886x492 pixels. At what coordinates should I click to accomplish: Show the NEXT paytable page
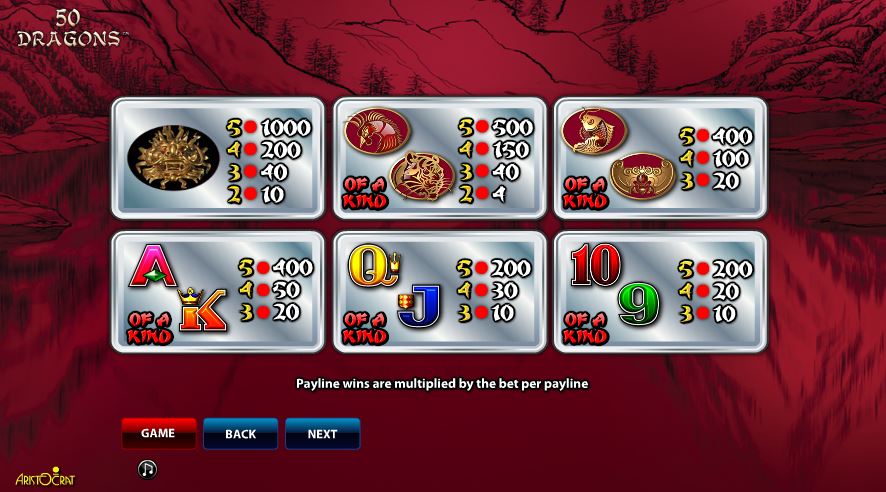tap(322, 434)
